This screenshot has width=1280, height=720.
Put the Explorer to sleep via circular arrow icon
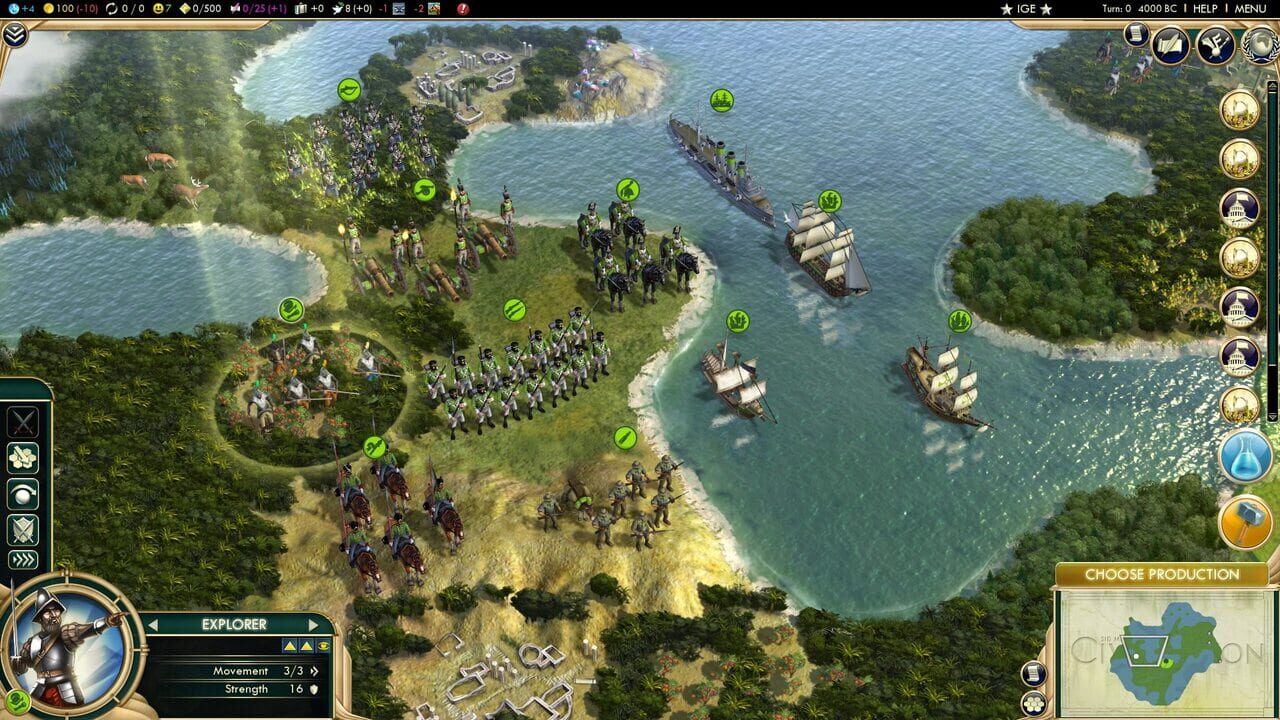[23, 494]
